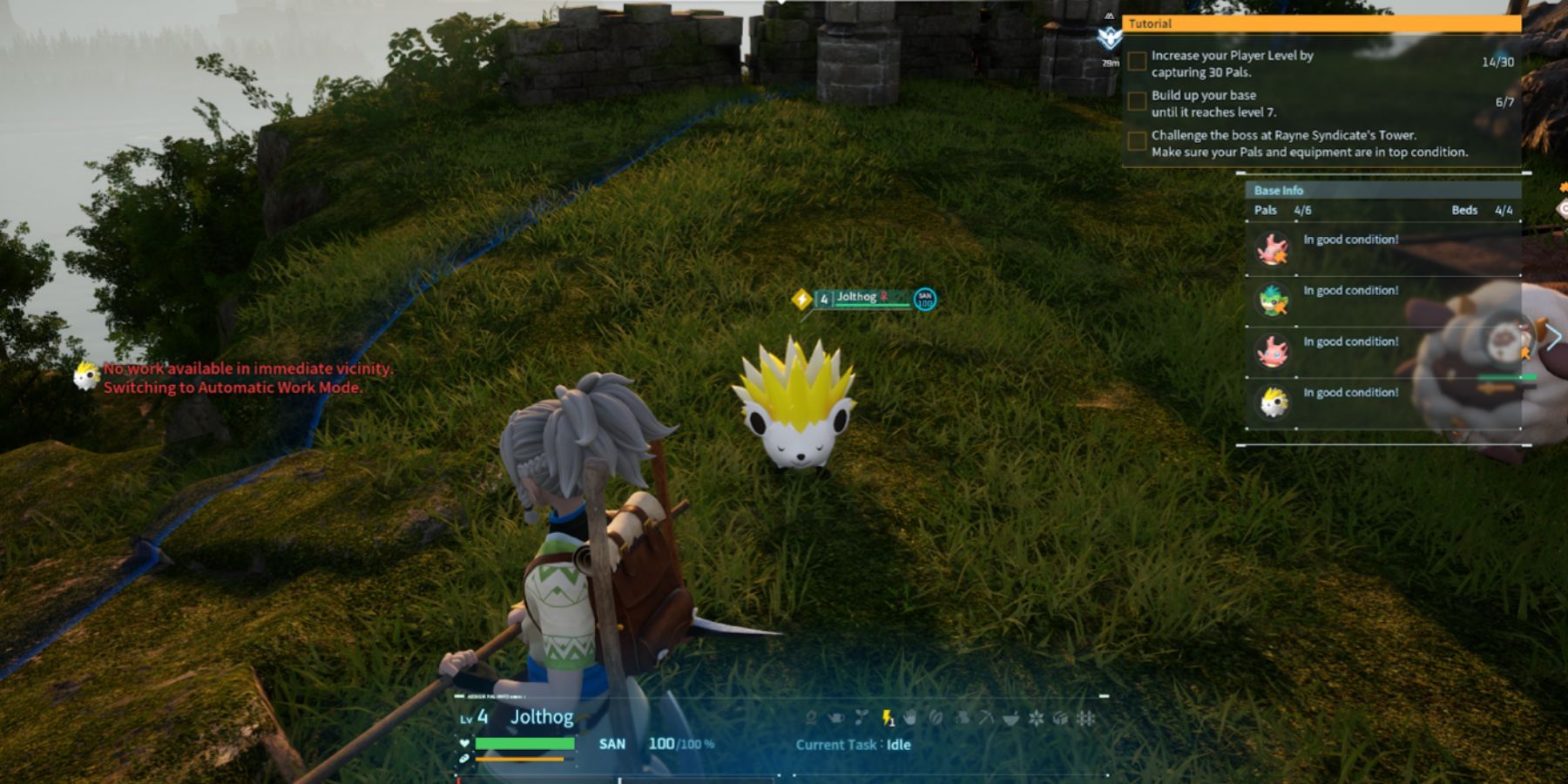Image resolution: width=1568 pixels, height=784 pixels.
Task: Click the watering can work suitability icon
Action: pos(836,718)
